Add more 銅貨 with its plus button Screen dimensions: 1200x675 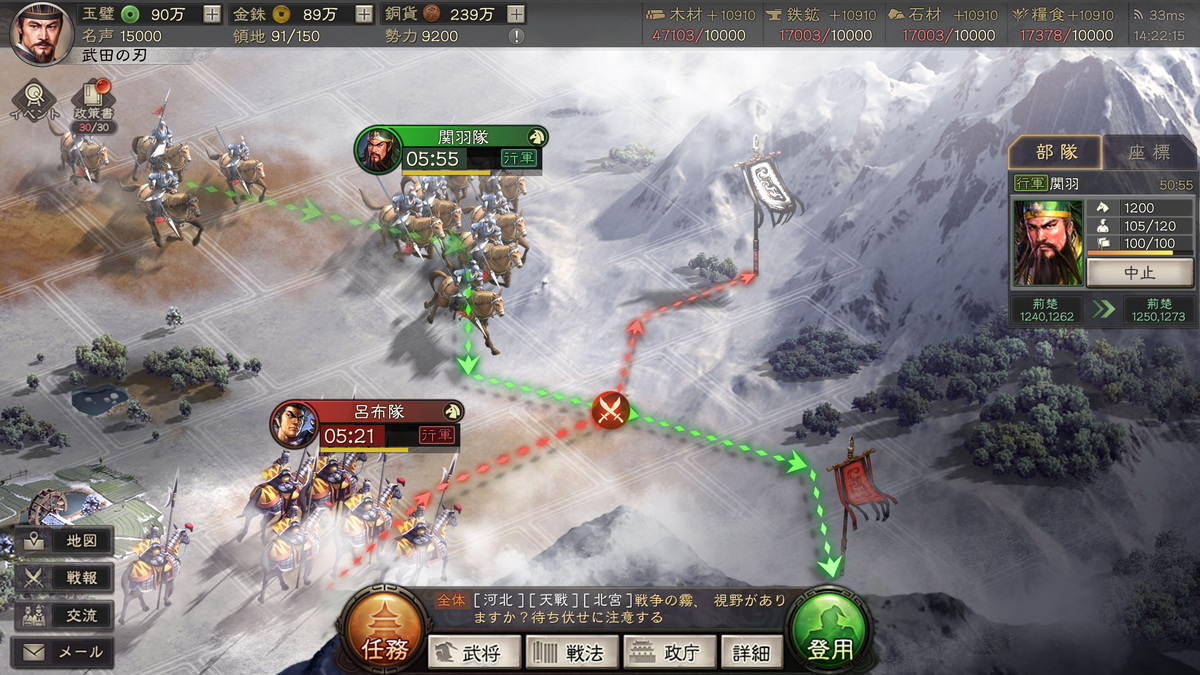(516, 14)
